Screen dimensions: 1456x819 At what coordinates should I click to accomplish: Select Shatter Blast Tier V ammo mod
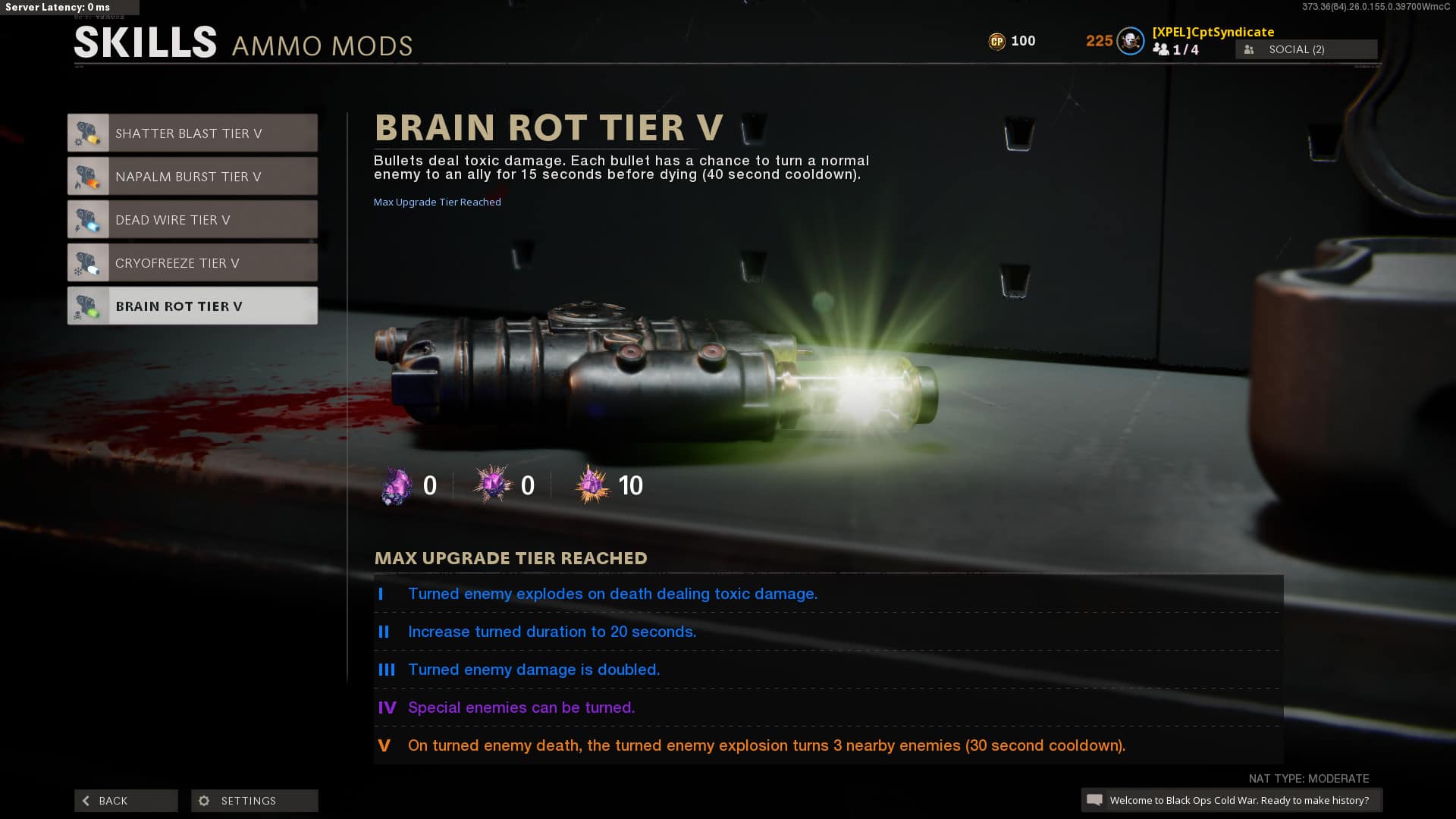coord(192,133)
